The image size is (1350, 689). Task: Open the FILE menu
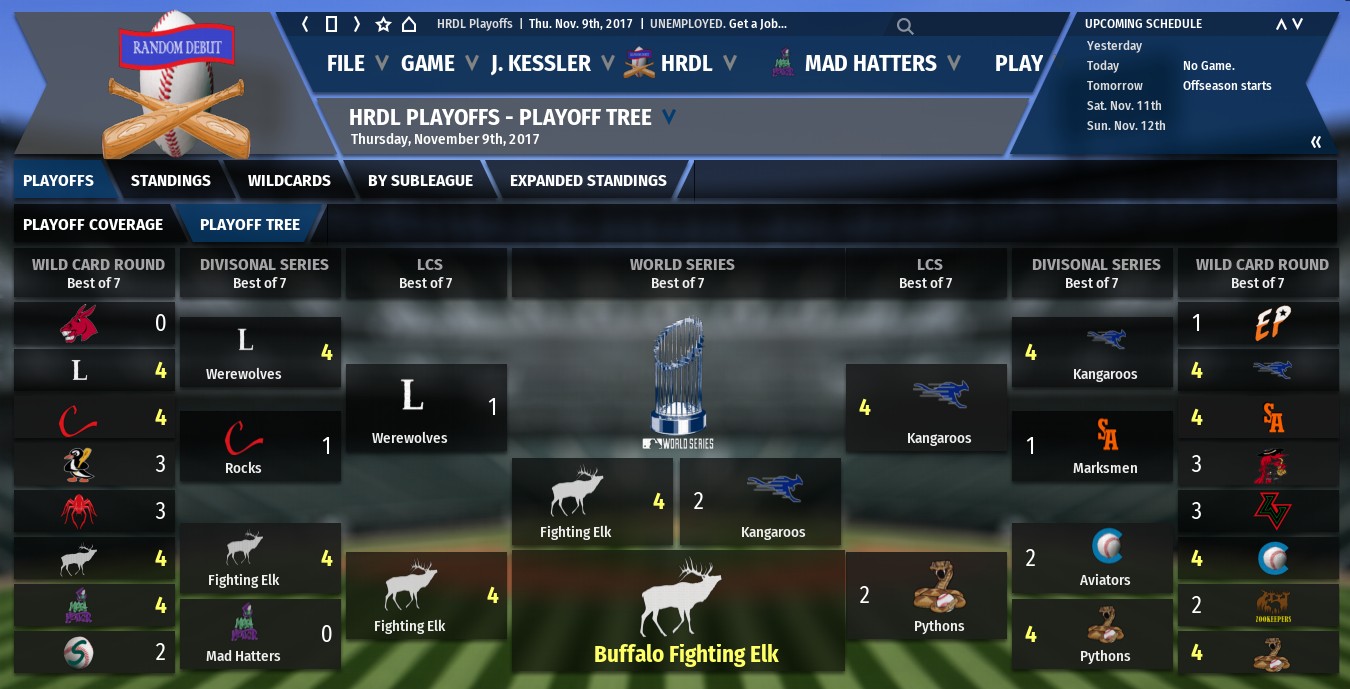[346, 63]
